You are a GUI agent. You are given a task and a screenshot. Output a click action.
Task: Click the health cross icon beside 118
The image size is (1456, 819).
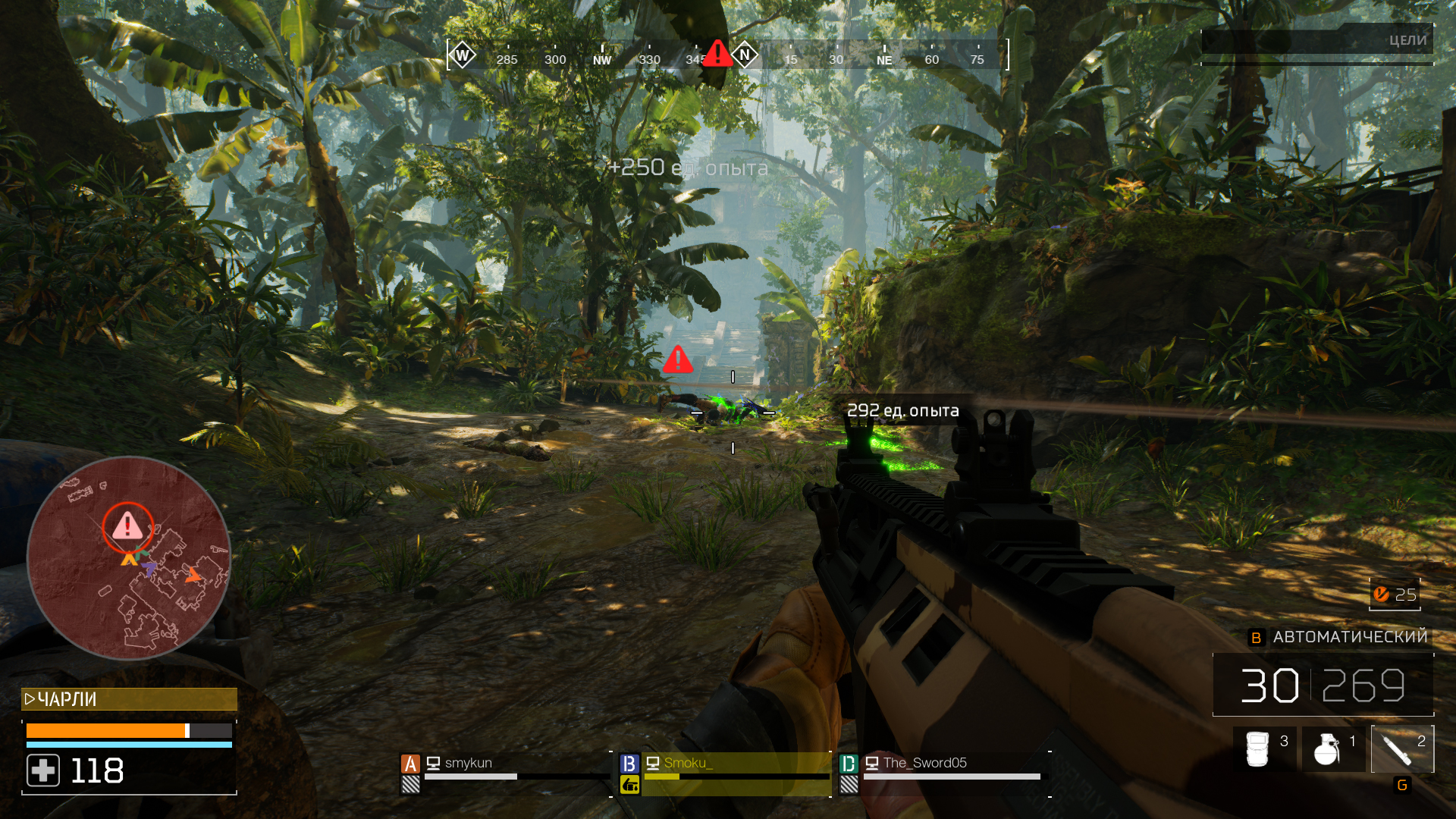pos(43,771)
